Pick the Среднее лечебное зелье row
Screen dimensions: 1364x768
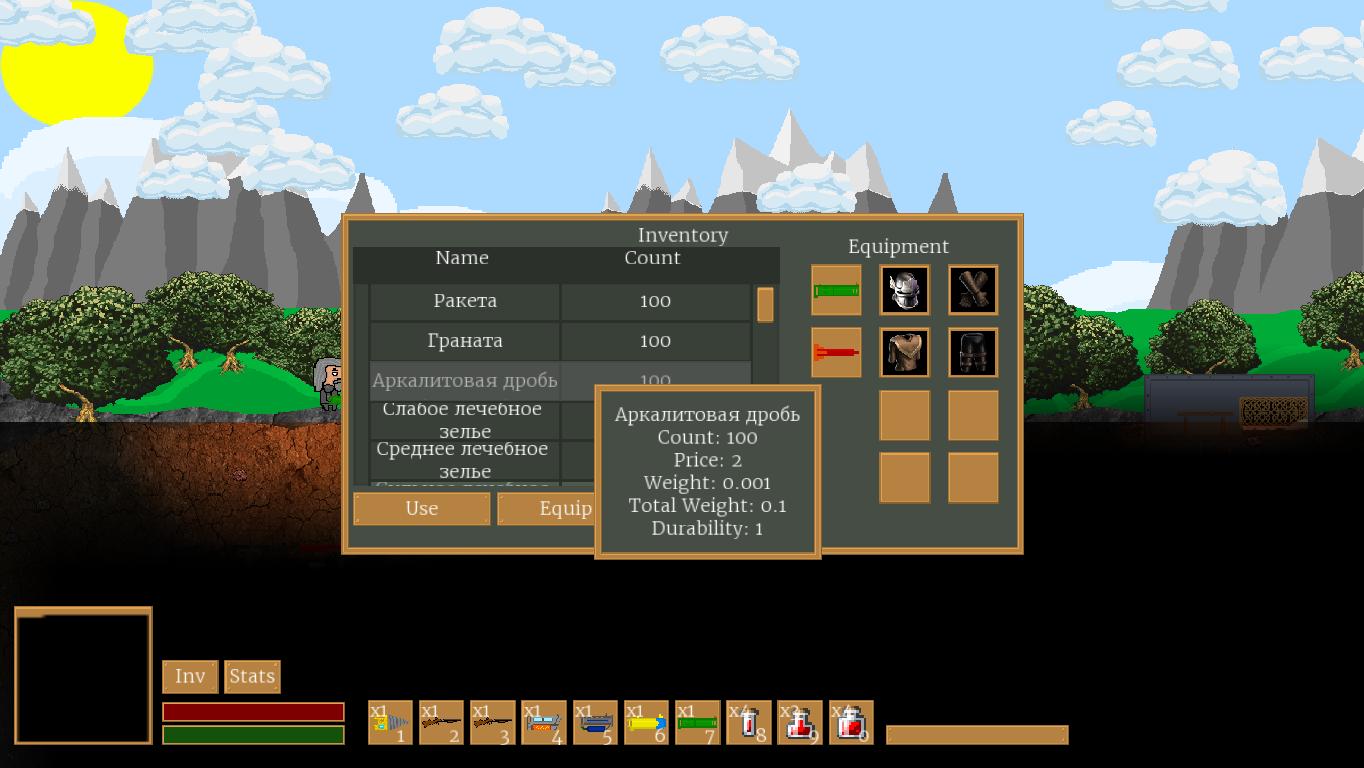[465, 460]
